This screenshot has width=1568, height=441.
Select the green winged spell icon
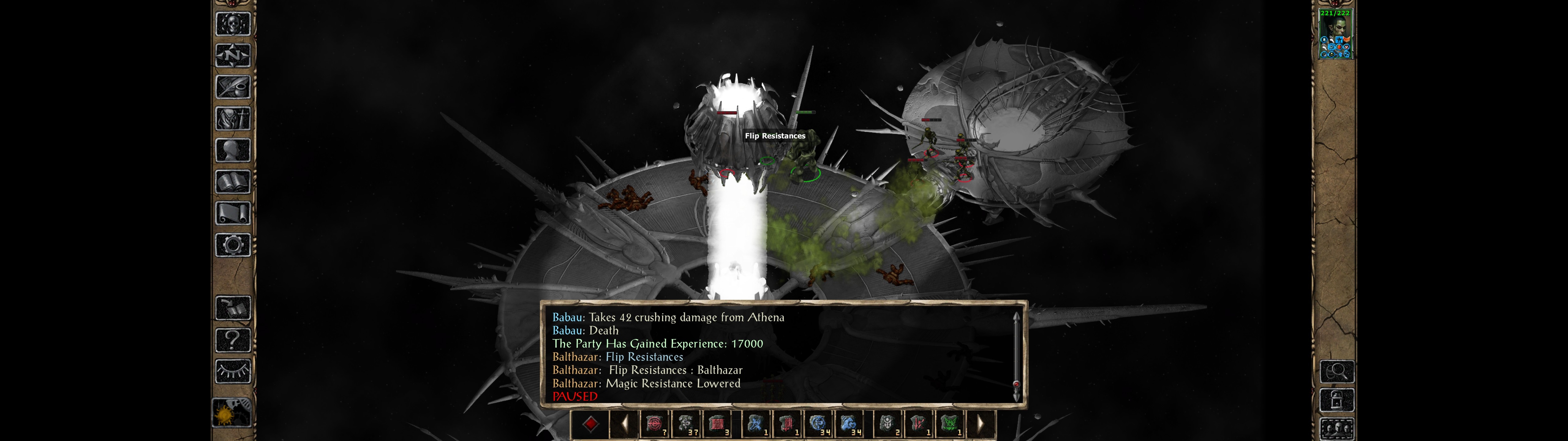[x=950, y=424]
